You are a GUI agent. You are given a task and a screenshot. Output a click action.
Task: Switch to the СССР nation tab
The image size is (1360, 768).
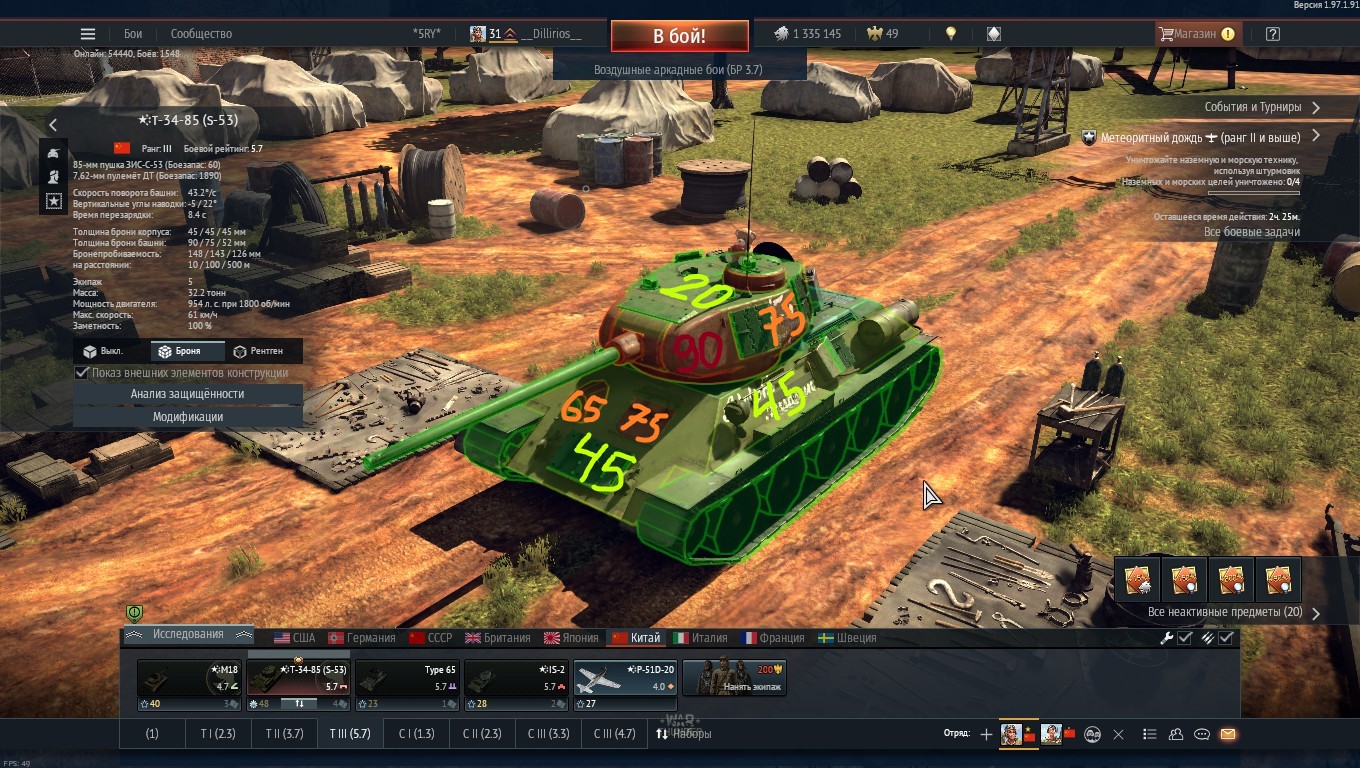430,638
